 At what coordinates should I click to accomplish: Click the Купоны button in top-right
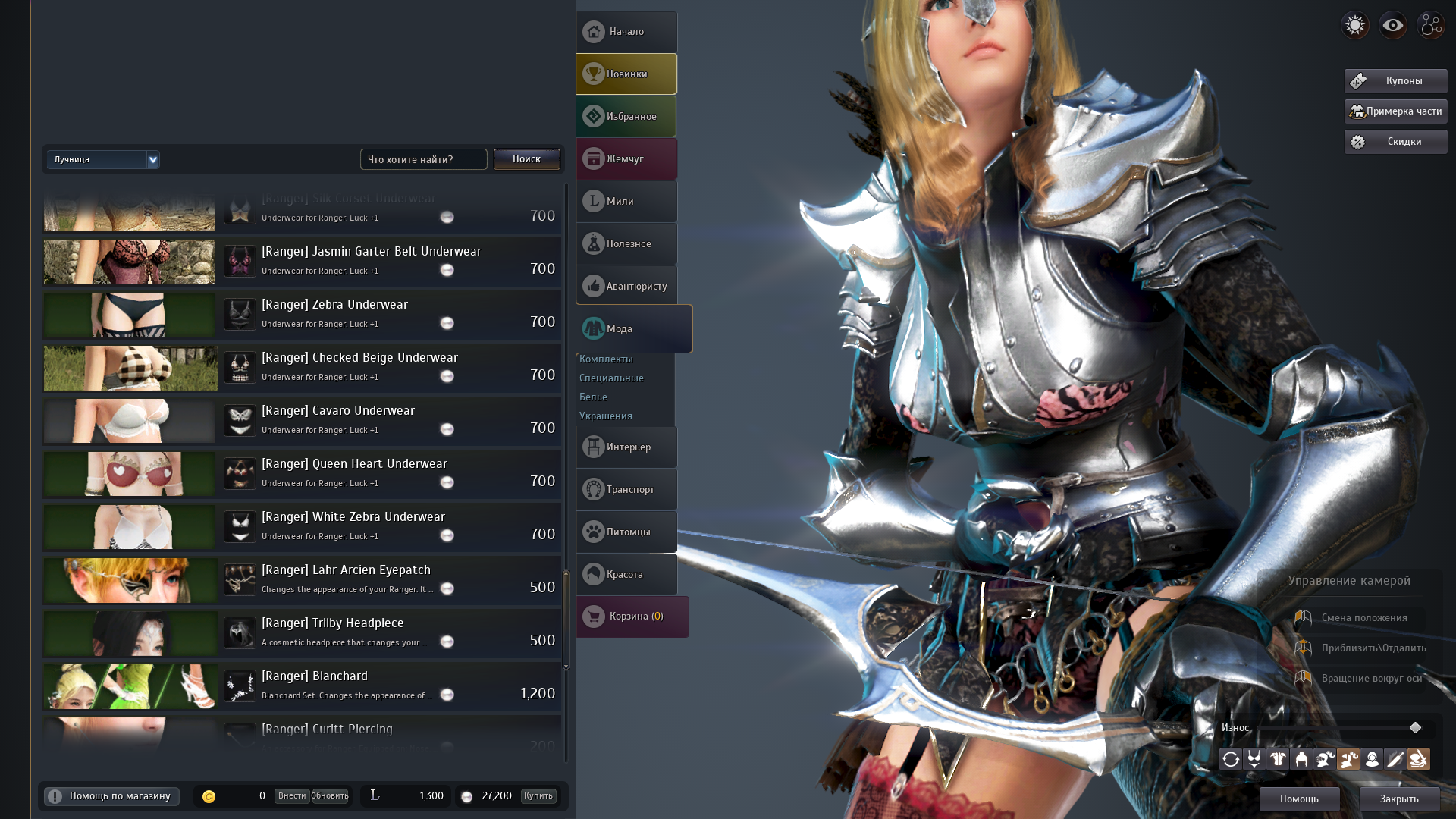click(x=1395, y=80)
